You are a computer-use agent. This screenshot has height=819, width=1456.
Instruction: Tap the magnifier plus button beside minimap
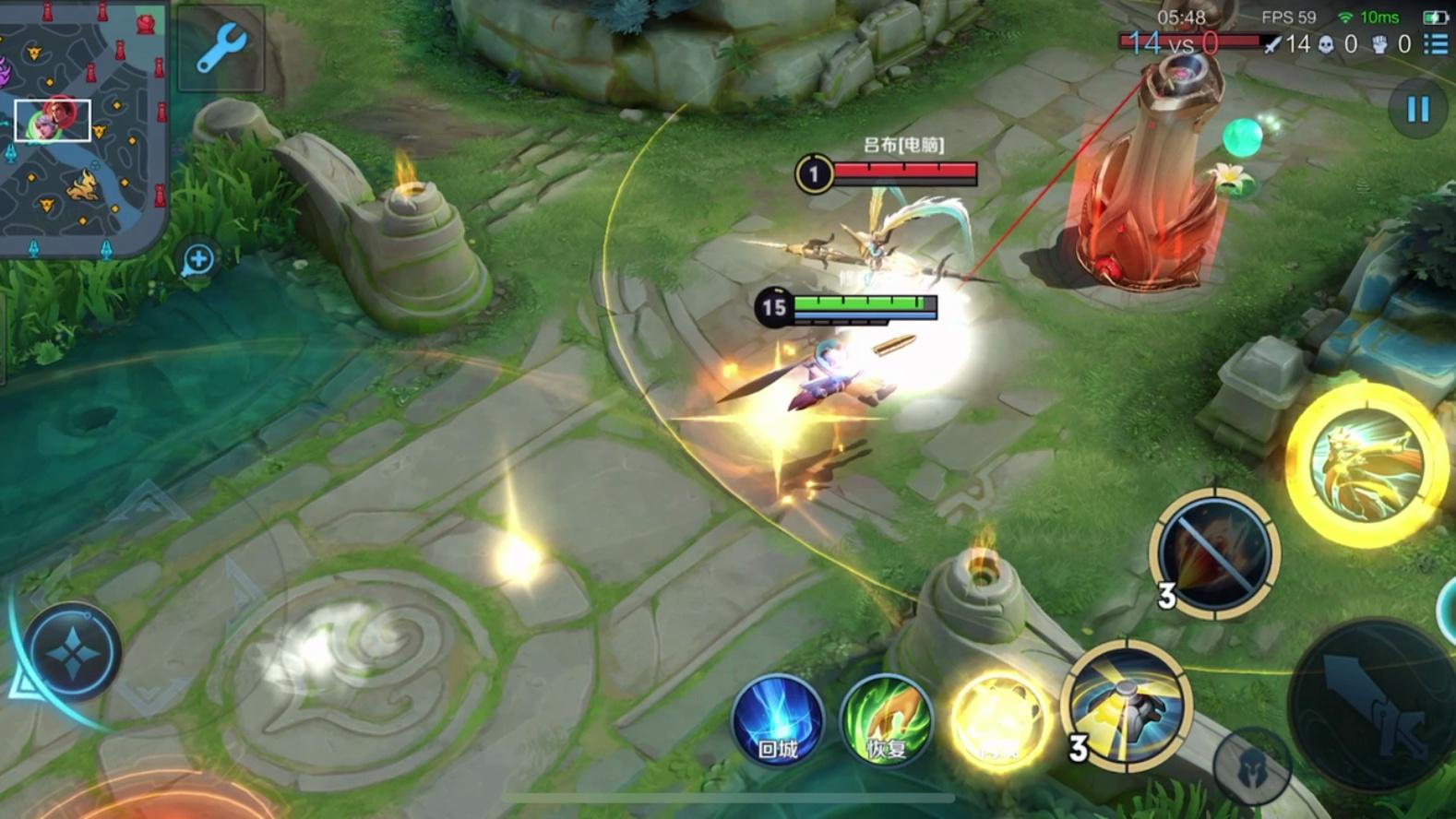click(198, 260)
